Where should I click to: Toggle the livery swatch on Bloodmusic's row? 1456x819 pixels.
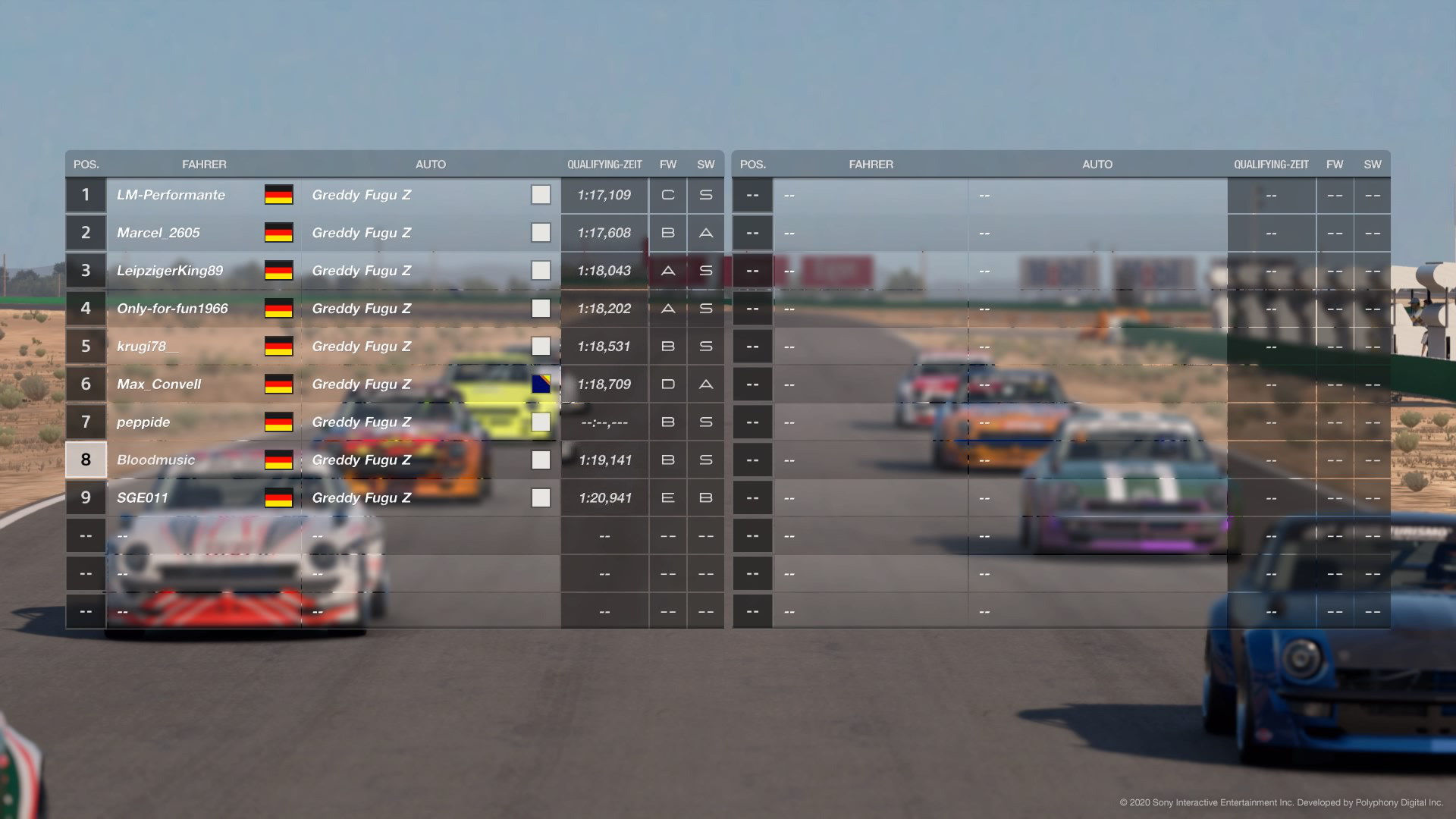click(x=541, y=460)
